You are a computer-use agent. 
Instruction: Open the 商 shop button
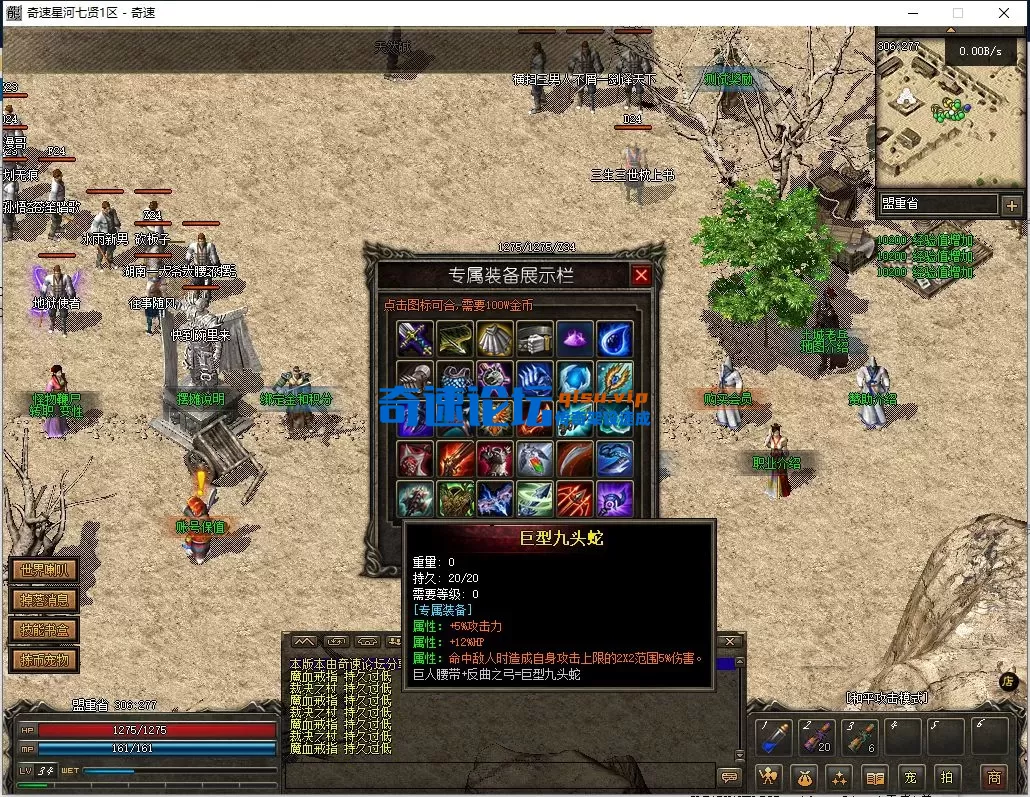pyautogui.click(x=994, y=777)
